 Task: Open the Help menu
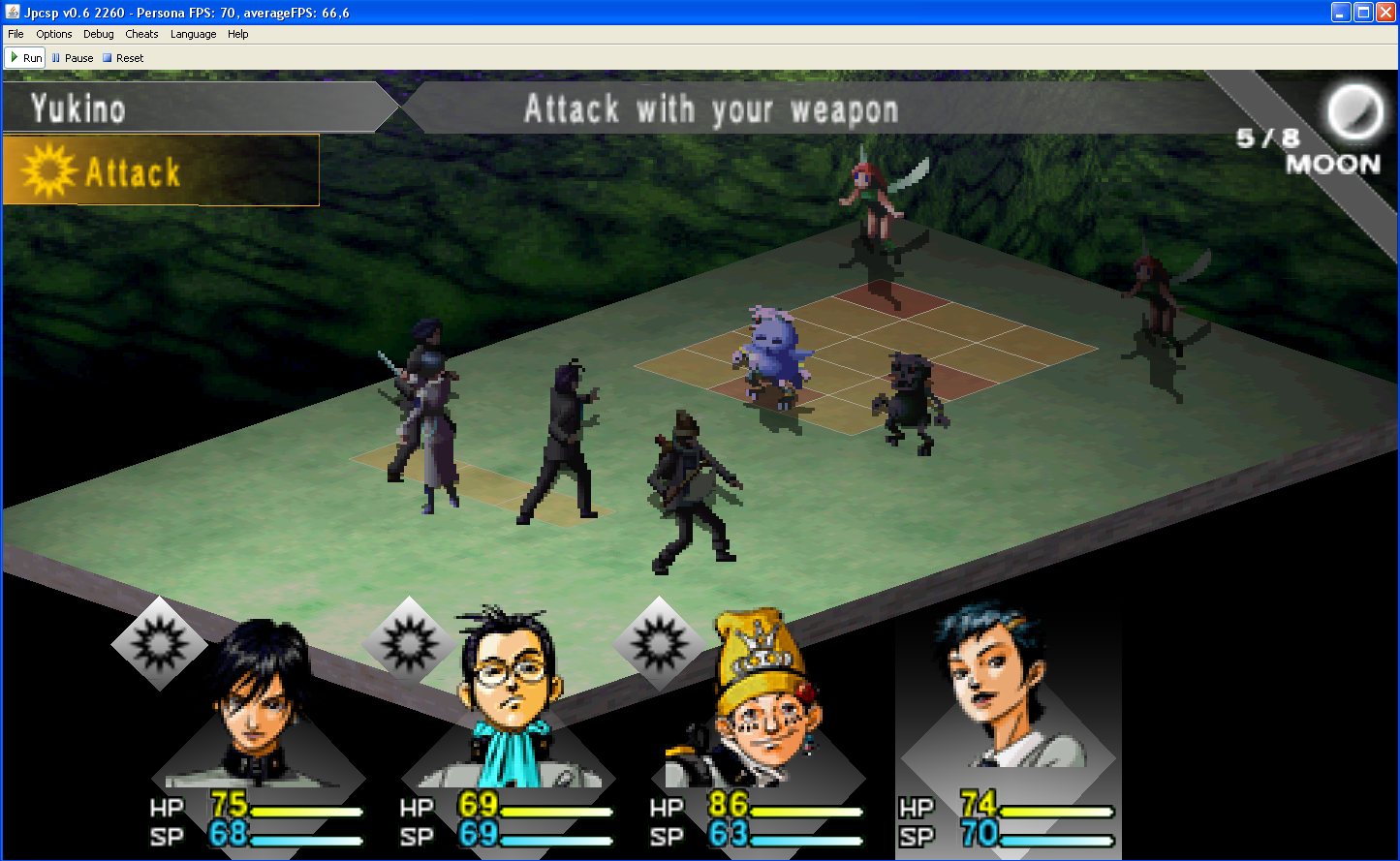(x=238, y=34)
